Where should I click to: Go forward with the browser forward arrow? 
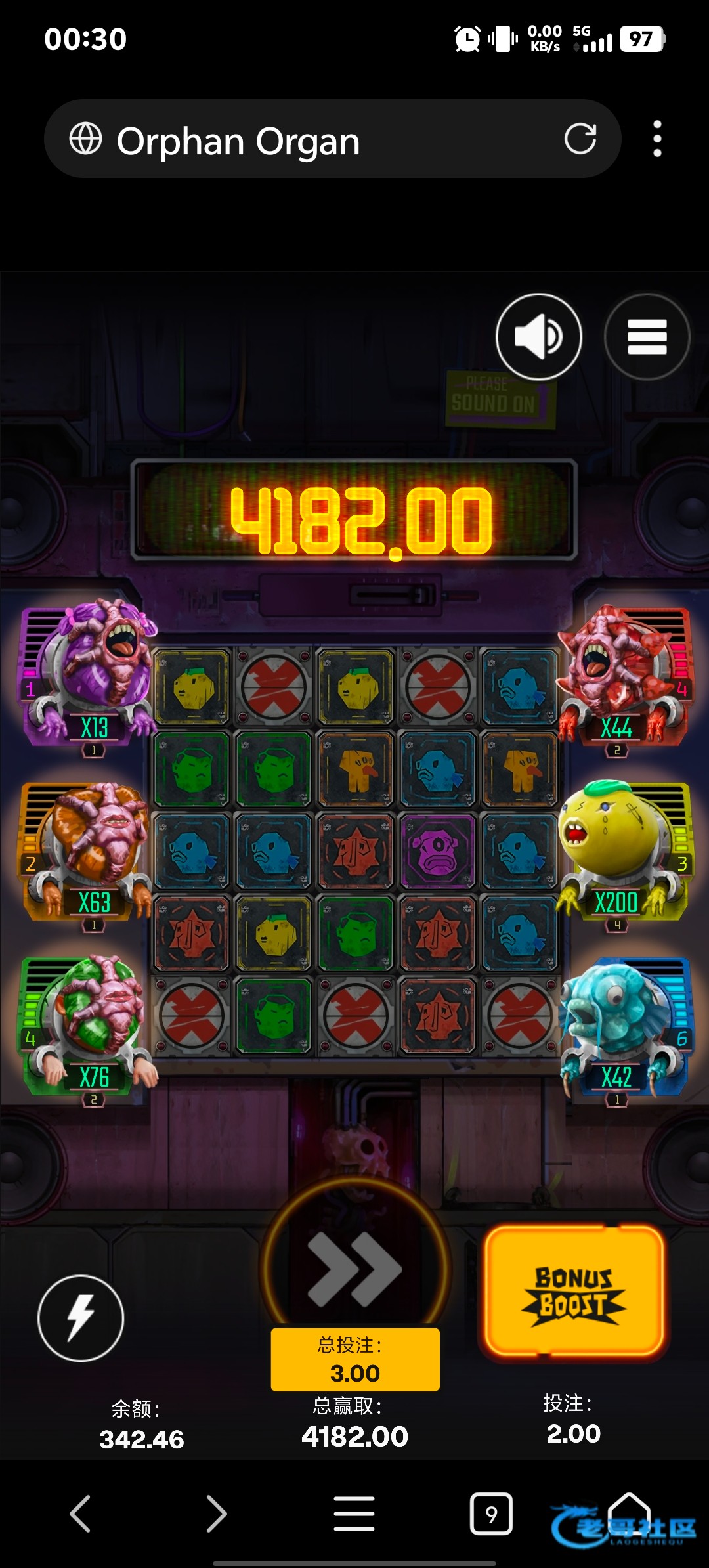[x=217, y=1514]
